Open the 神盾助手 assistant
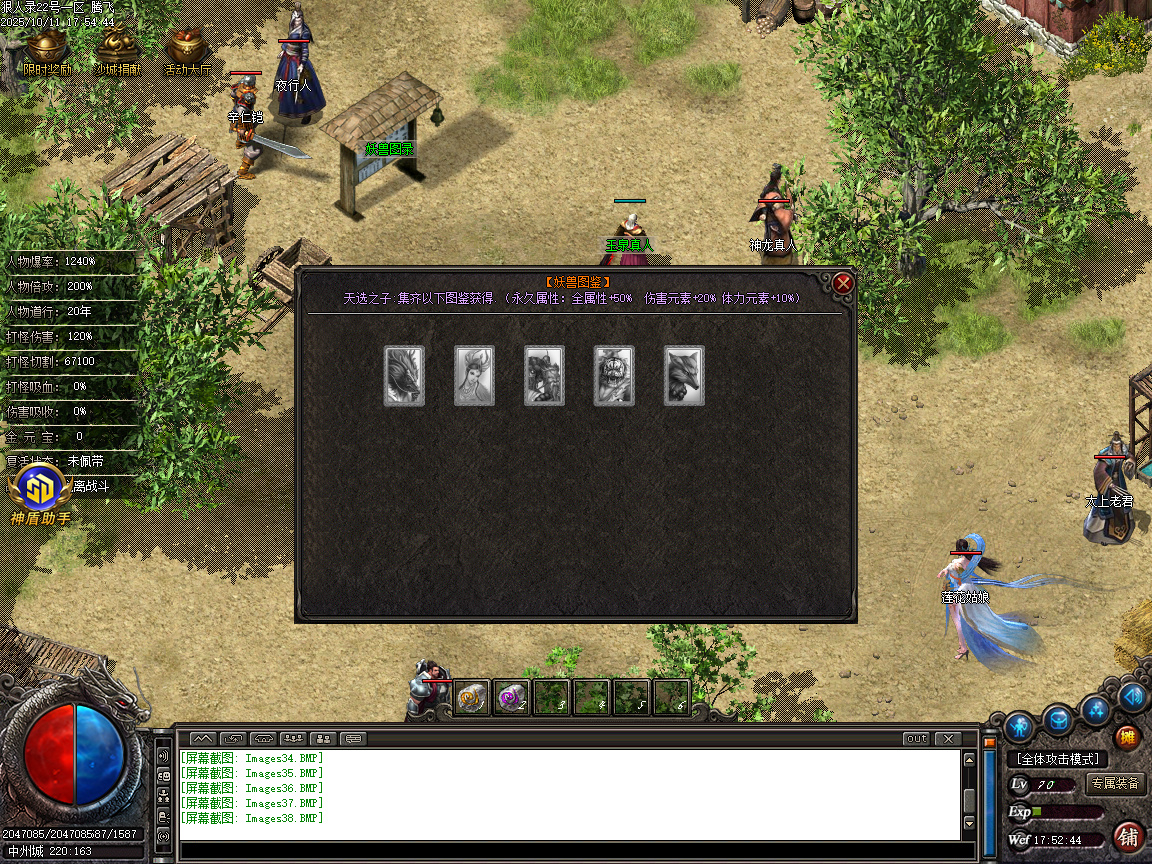The image size is (1152, 864). pyautogui.click(x=39, y=496)
